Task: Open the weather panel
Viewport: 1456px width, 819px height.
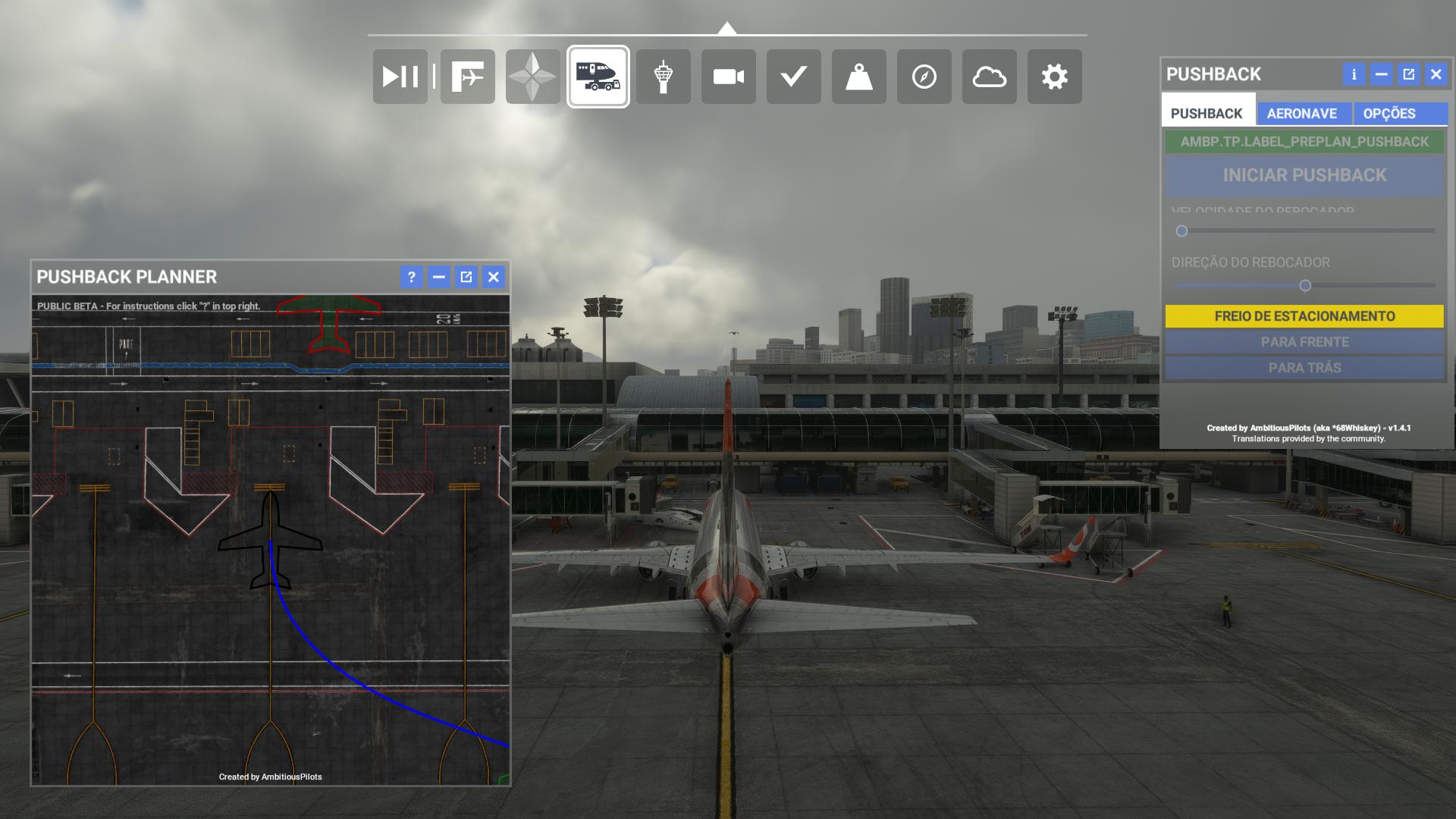Action: tap(989, 77)
